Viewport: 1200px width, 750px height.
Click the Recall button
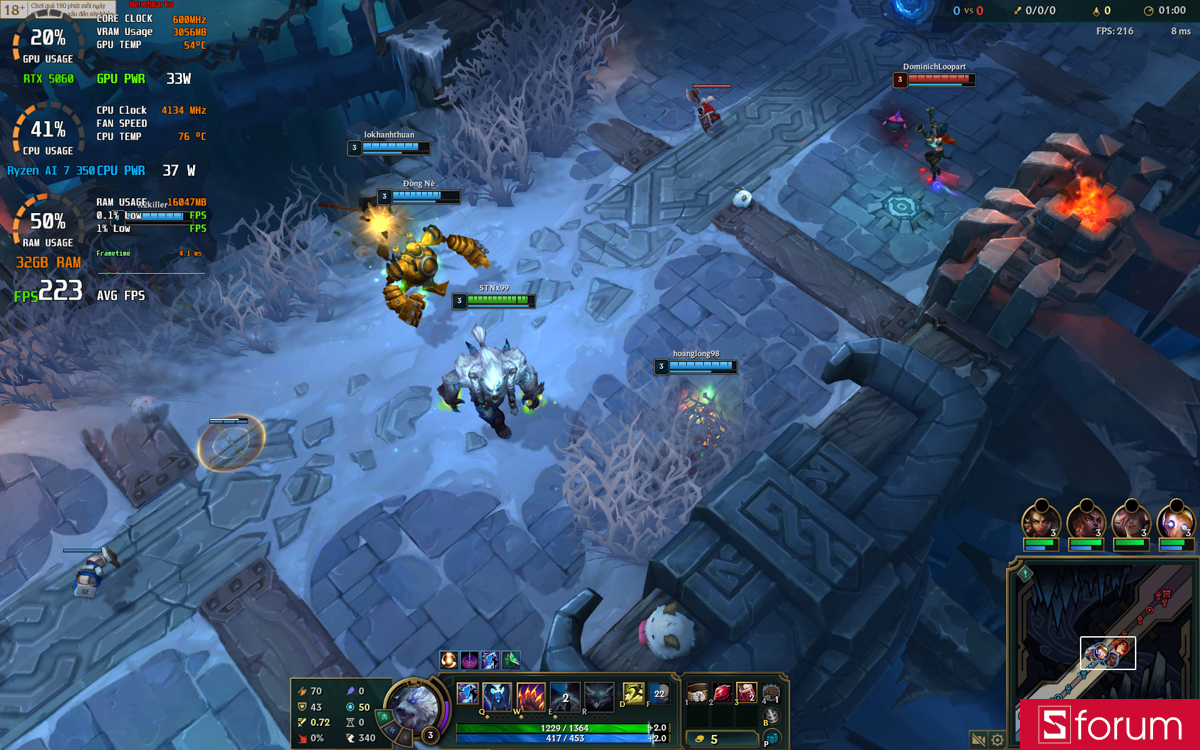click(x=772, y=717)
